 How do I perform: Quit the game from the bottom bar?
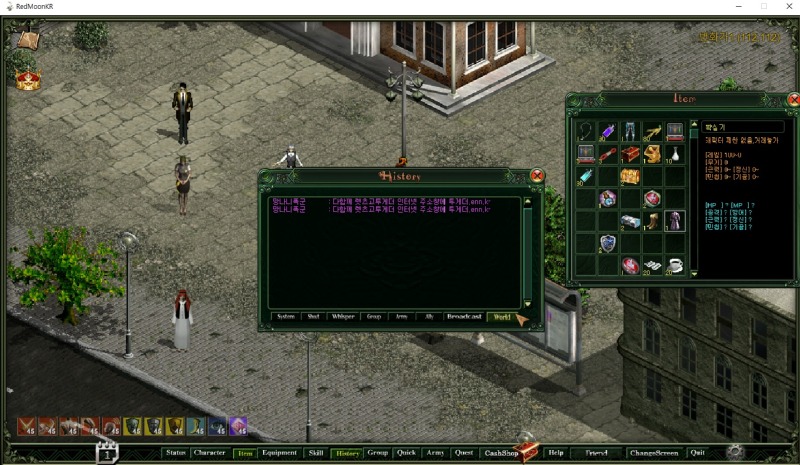(697, 453)
